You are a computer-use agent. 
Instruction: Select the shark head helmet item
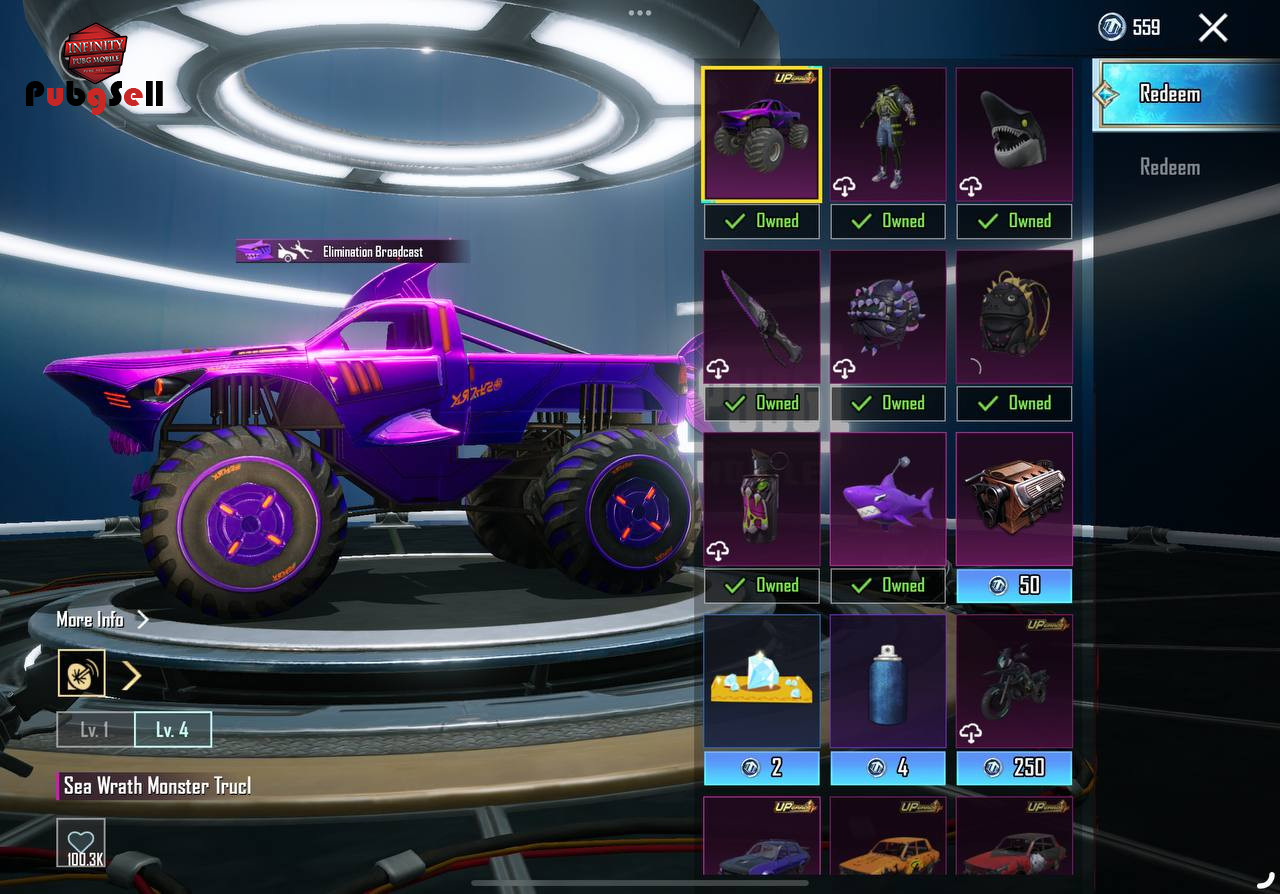click(1014, 135)
